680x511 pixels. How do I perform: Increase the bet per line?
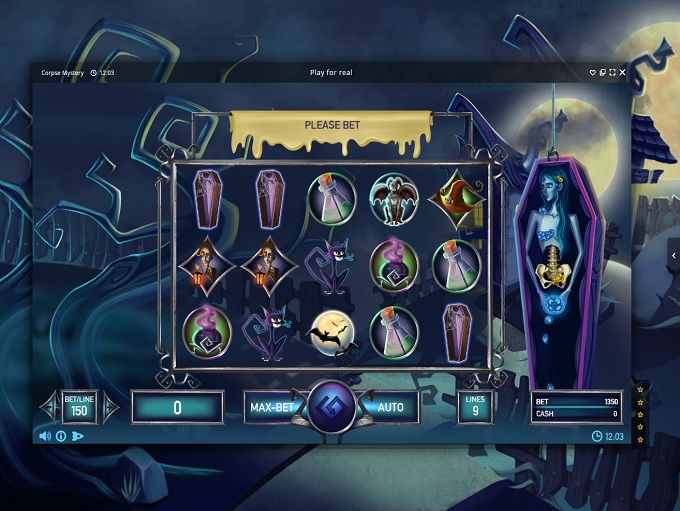click(x=110, y=407)
